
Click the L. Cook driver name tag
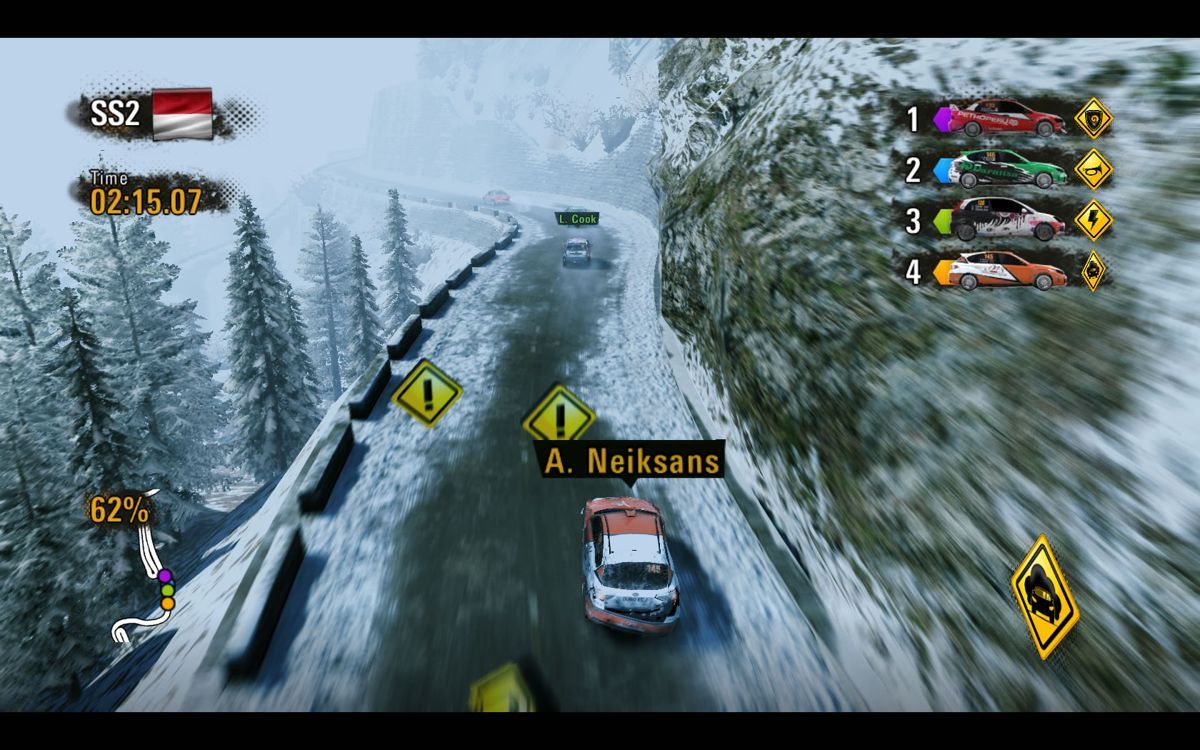point(576,218)
